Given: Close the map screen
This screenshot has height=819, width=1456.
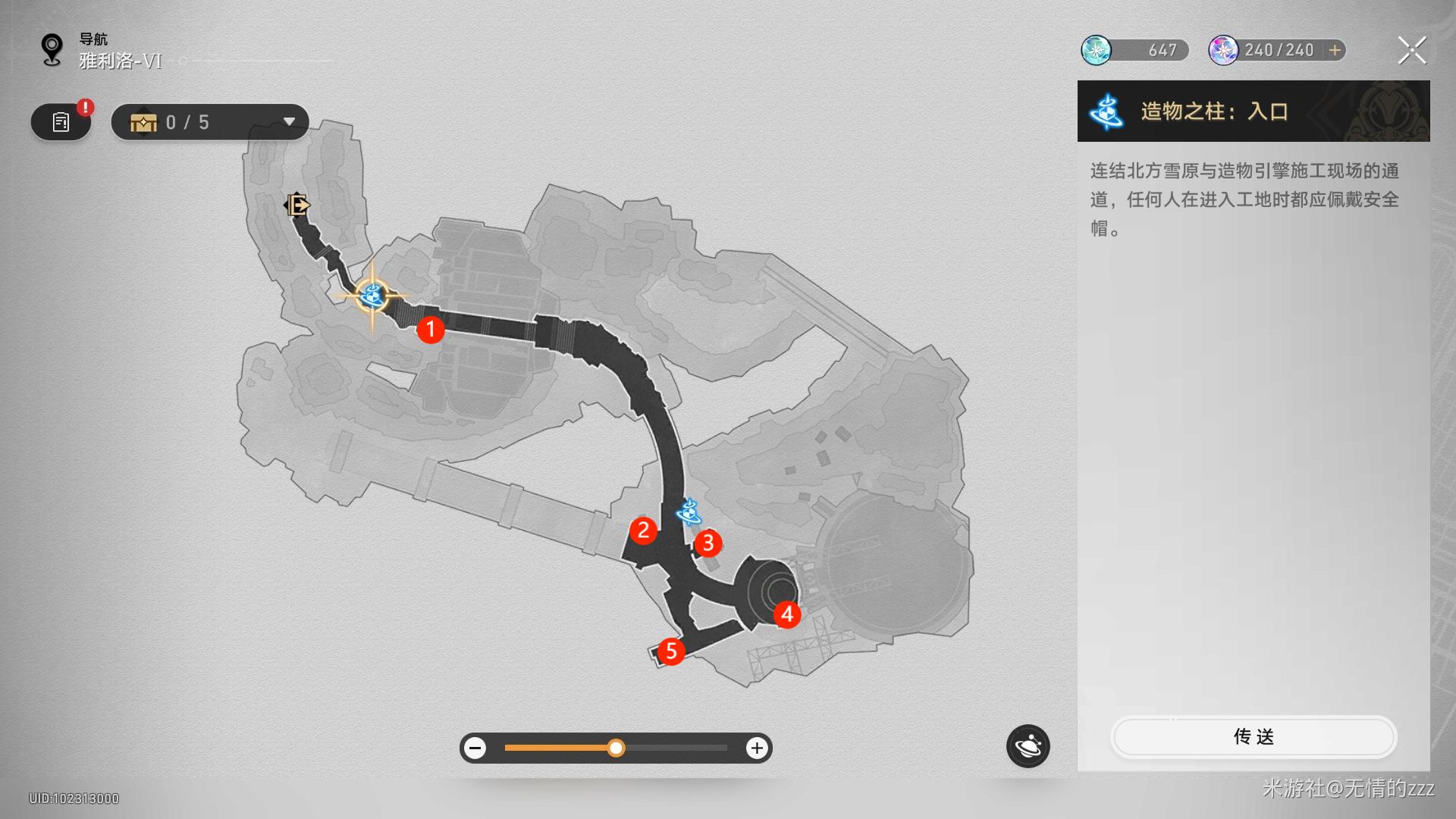Looking at the screenshot, I should point(1411,51).
